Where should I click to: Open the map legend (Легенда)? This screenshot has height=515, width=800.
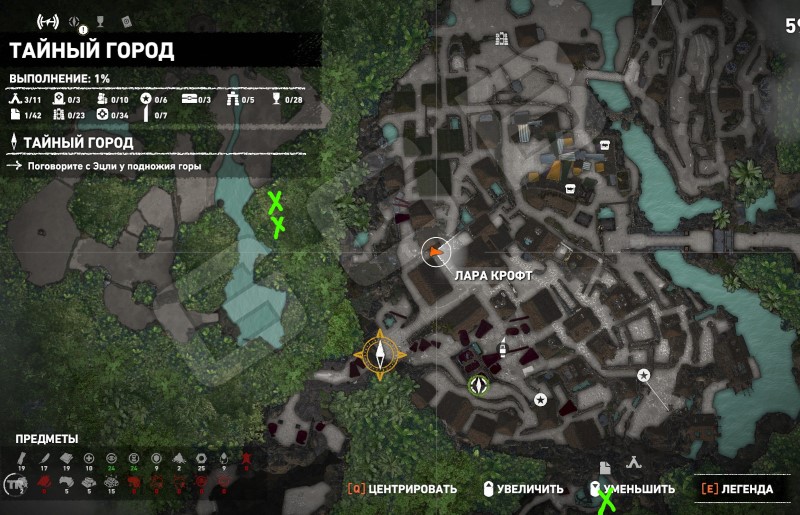pos(737,489)
